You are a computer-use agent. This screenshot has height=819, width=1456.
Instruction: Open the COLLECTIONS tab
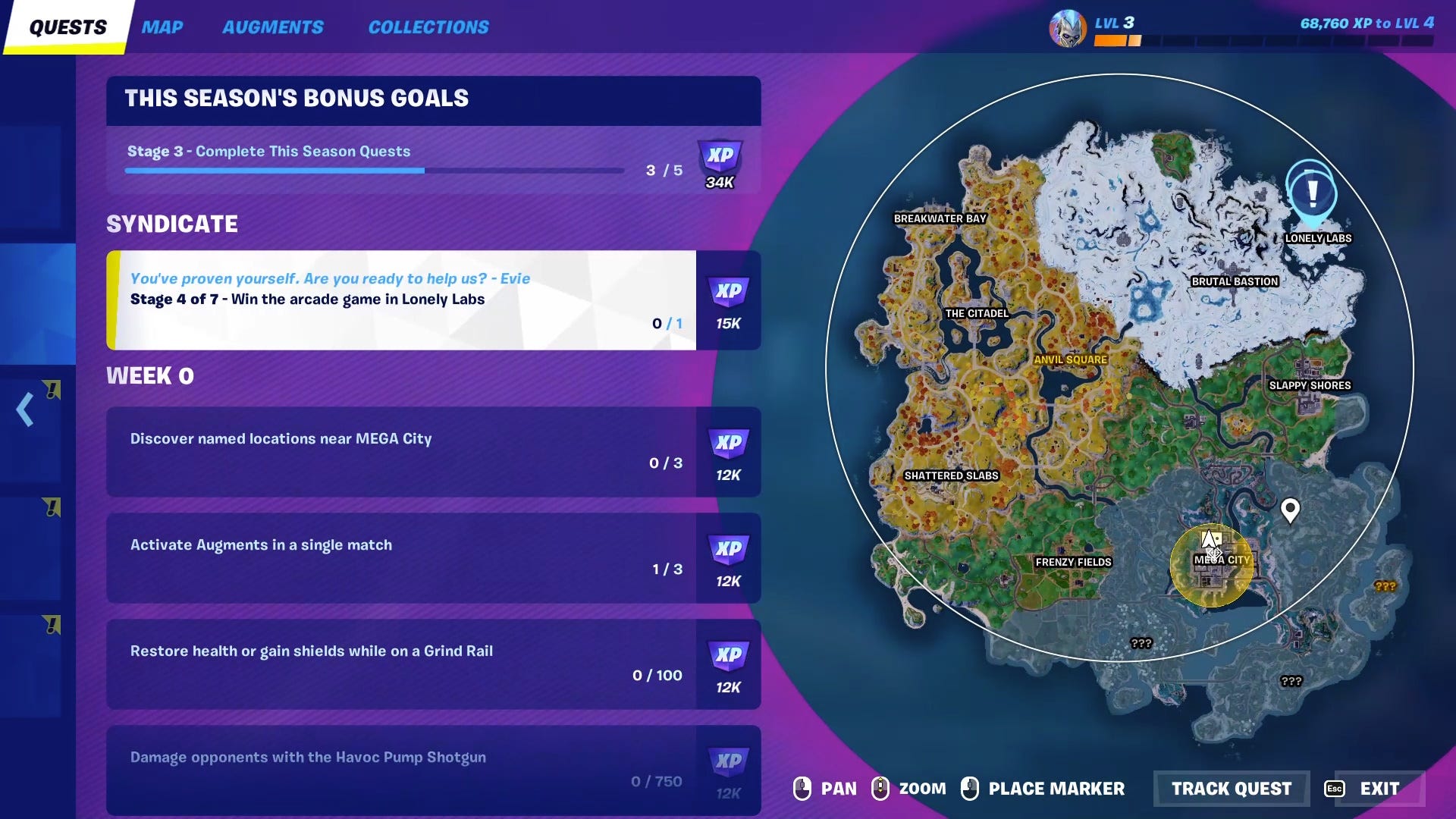click(x=428, y=27)
